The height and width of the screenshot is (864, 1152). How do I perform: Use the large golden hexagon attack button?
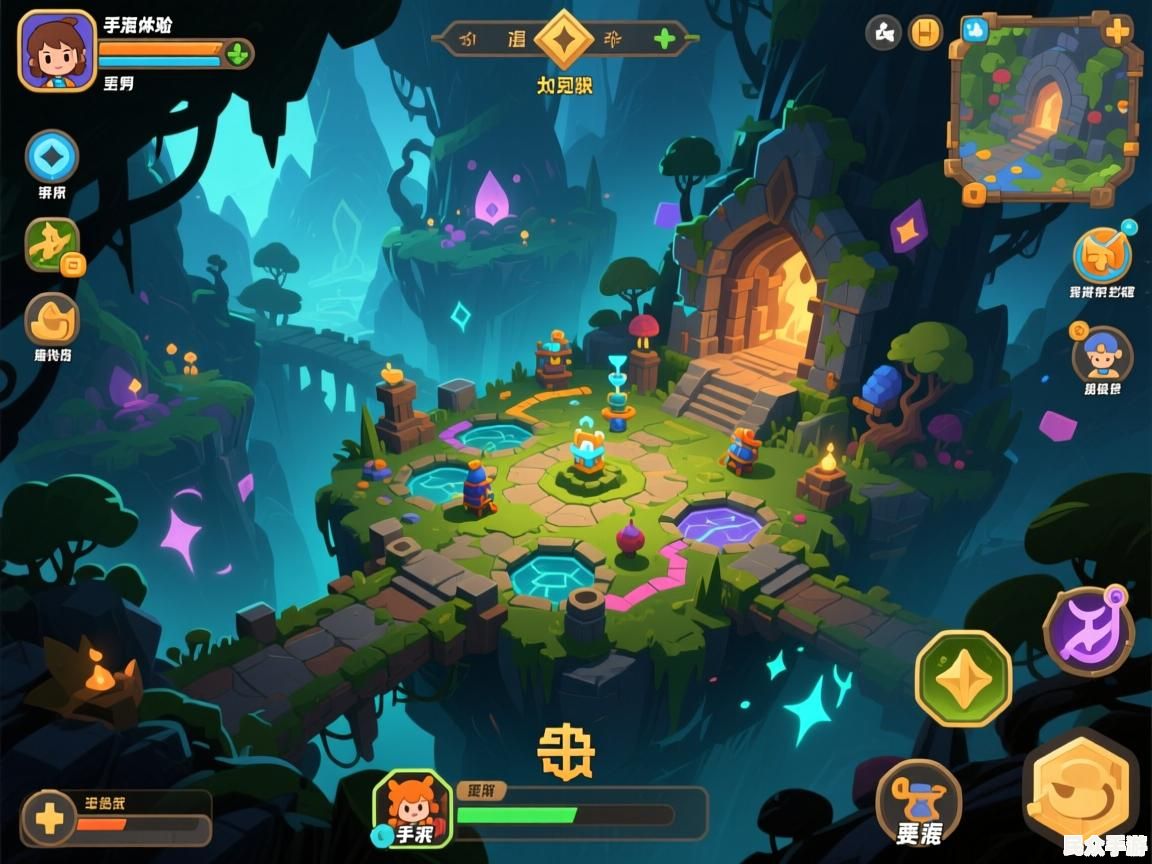[1081, 787]
